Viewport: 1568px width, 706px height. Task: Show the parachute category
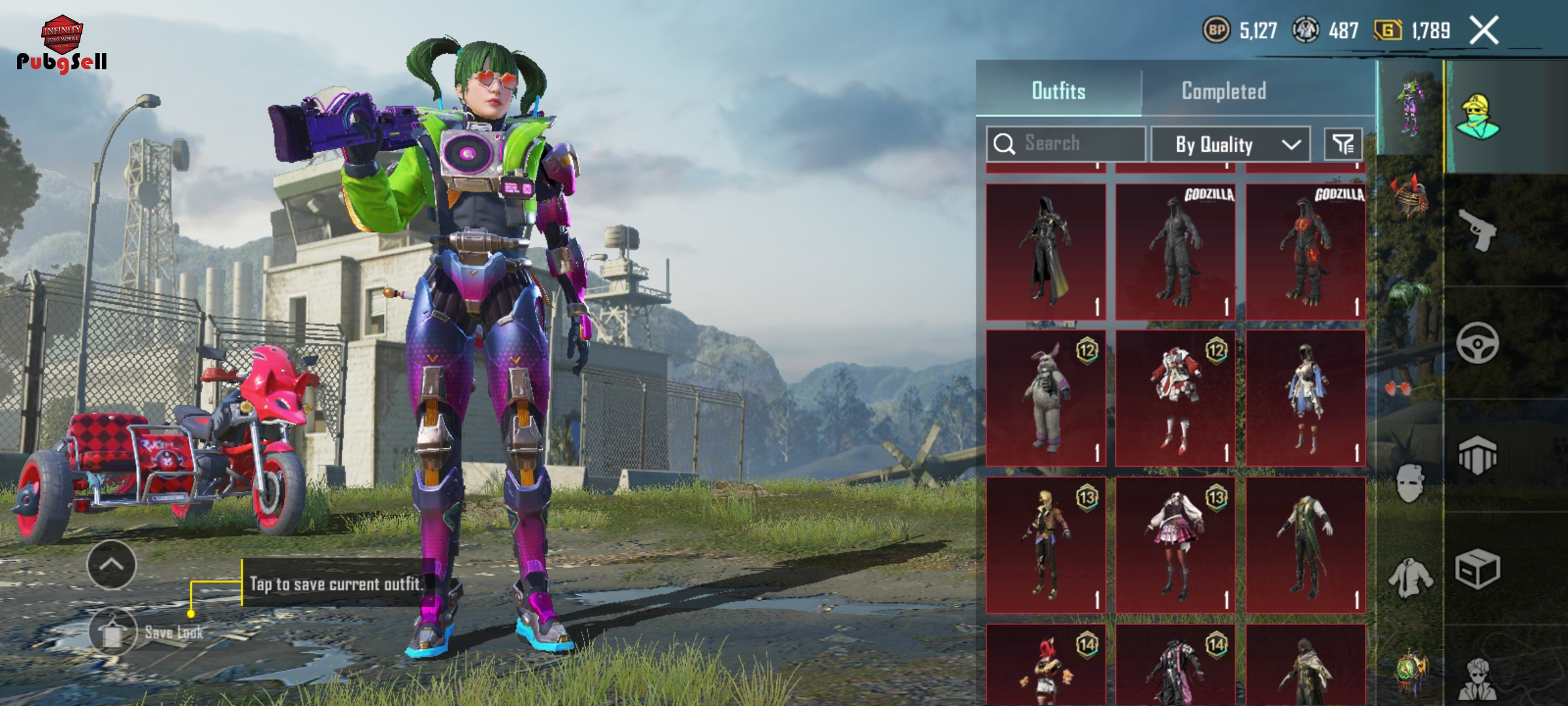(1477, 456)
